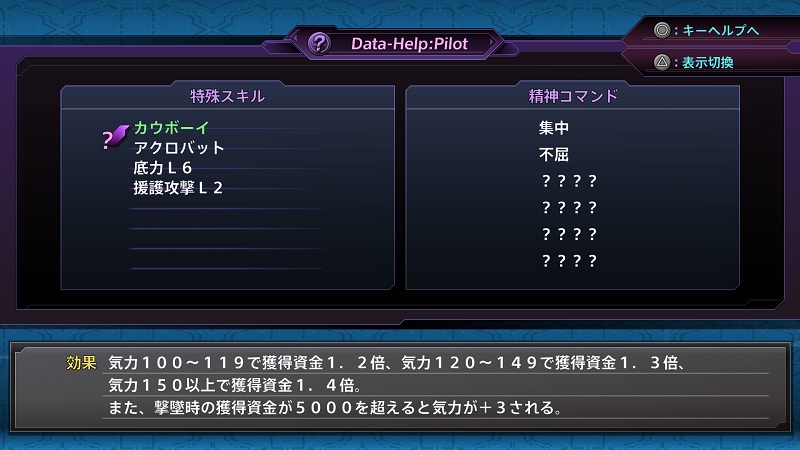800x450 pixels.
Task: Select the カウボーイ special skill
Action: [x=171, y=129]
